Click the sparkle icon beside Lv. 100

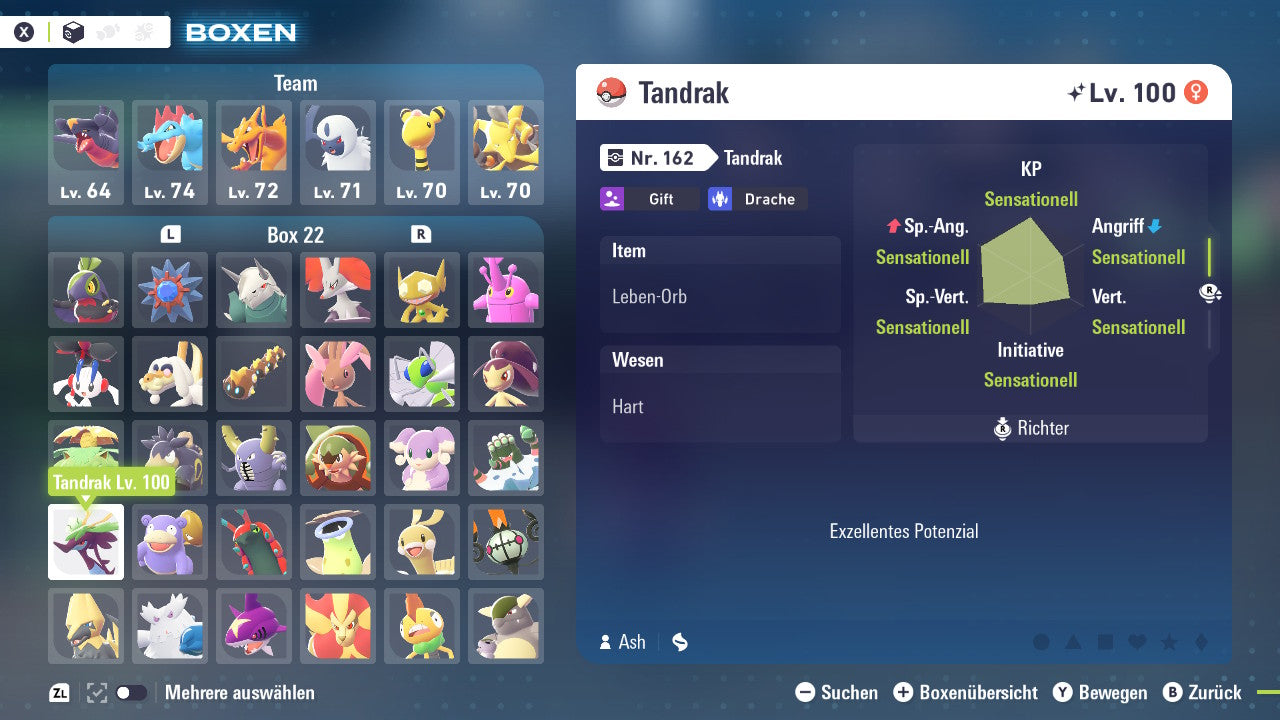pos(1076,91)
